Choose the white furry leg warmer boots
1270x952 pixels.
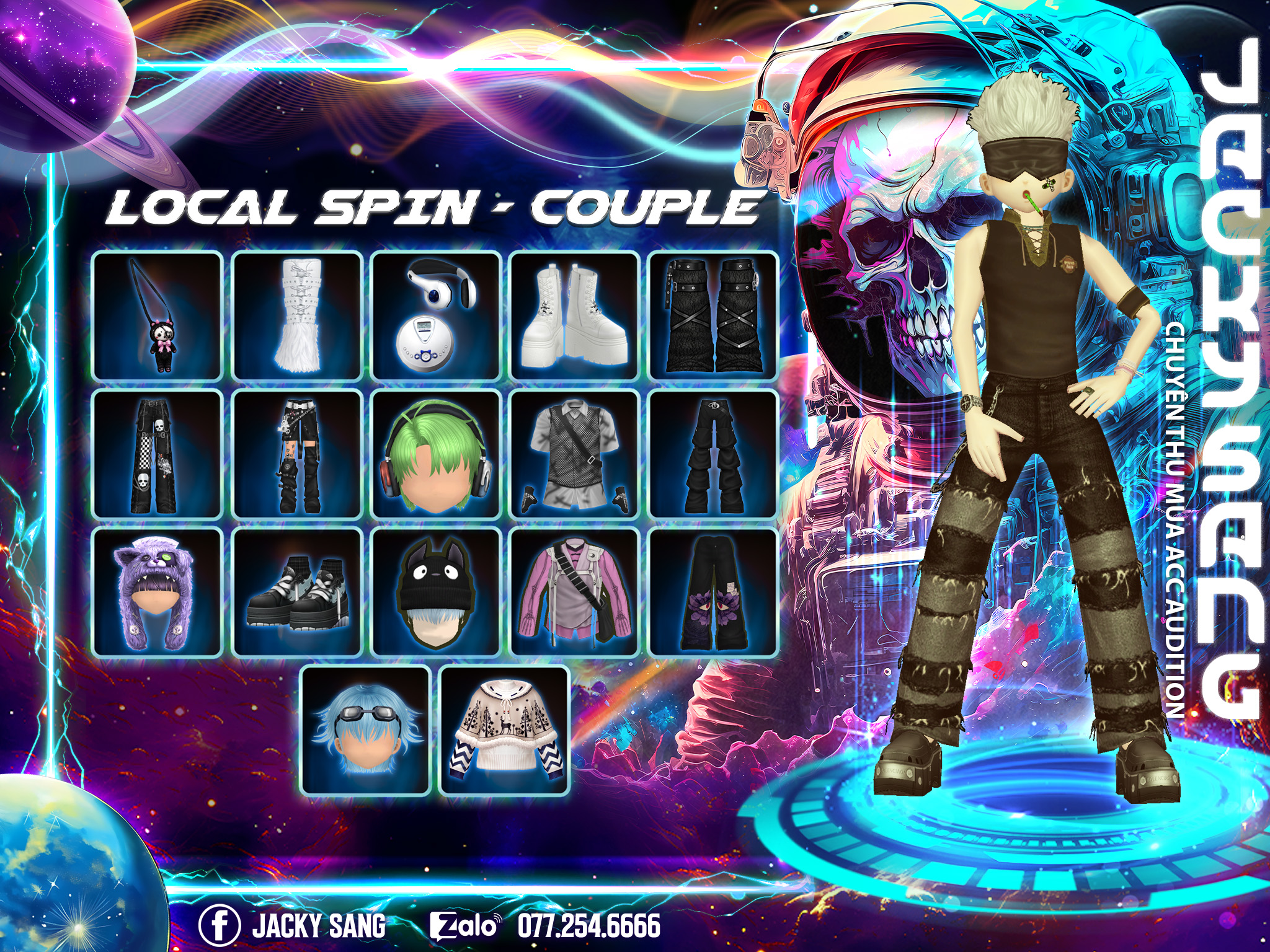tap(297, 316)
